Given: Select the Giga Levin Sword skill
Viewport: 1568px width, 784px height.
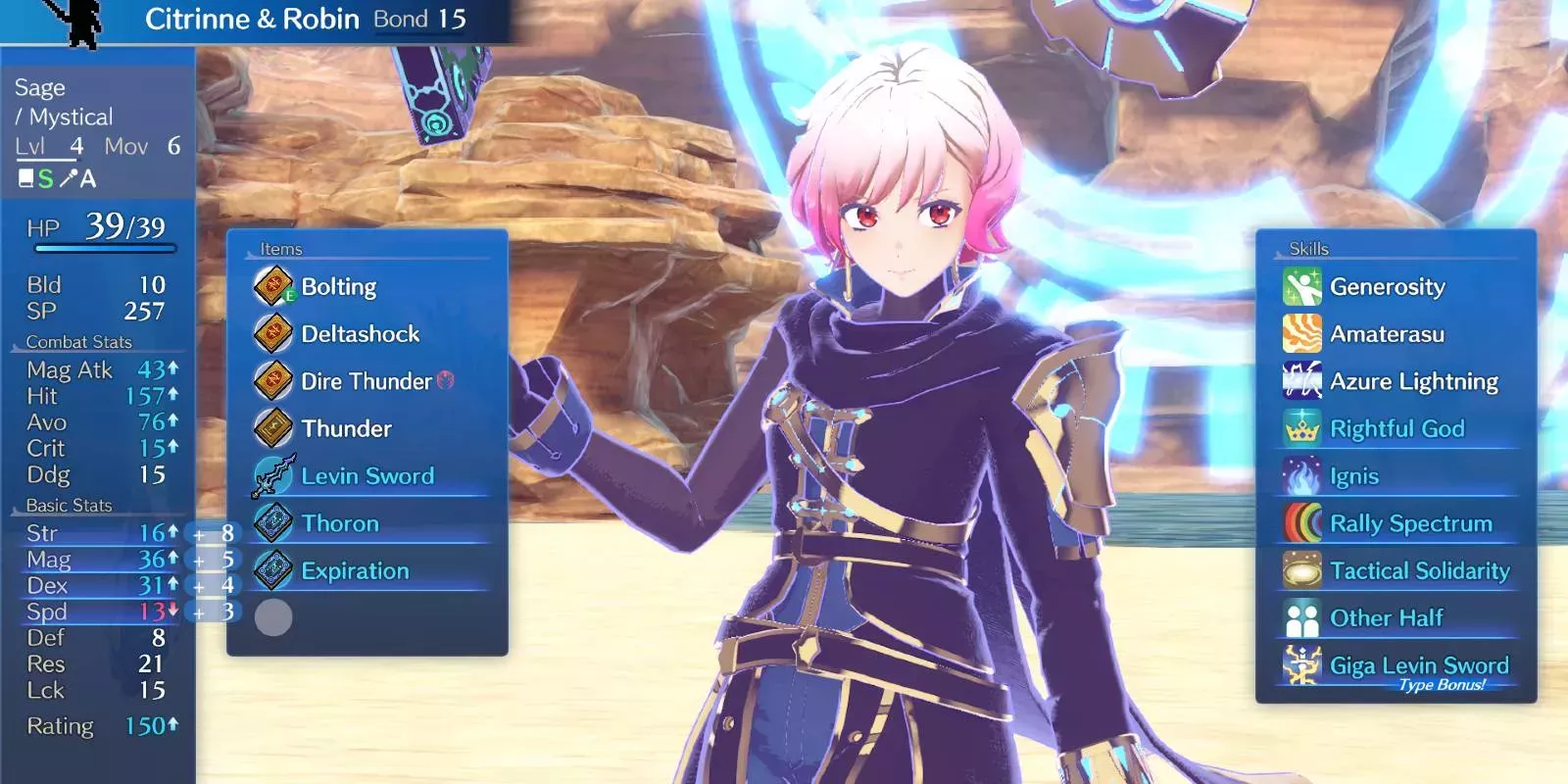Looking at the screenshot, I should click(1418, 666).
